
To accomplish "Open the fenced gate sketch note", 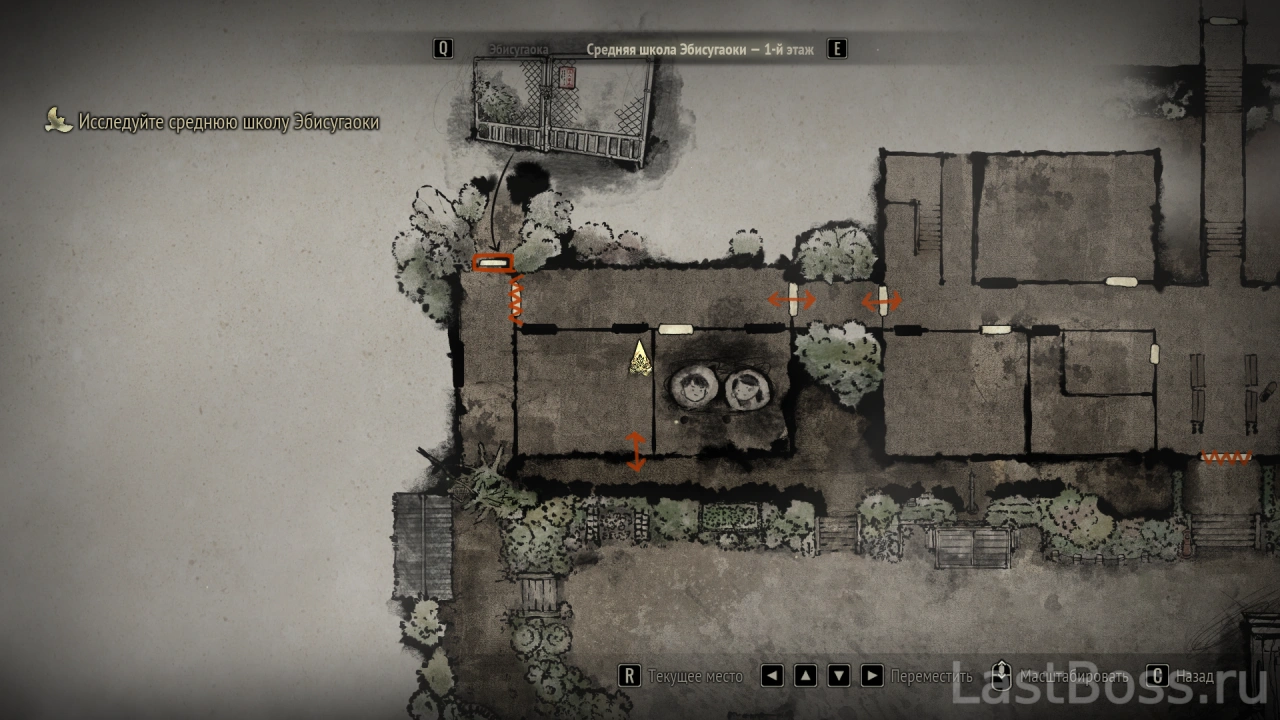I will coord(562,109).
